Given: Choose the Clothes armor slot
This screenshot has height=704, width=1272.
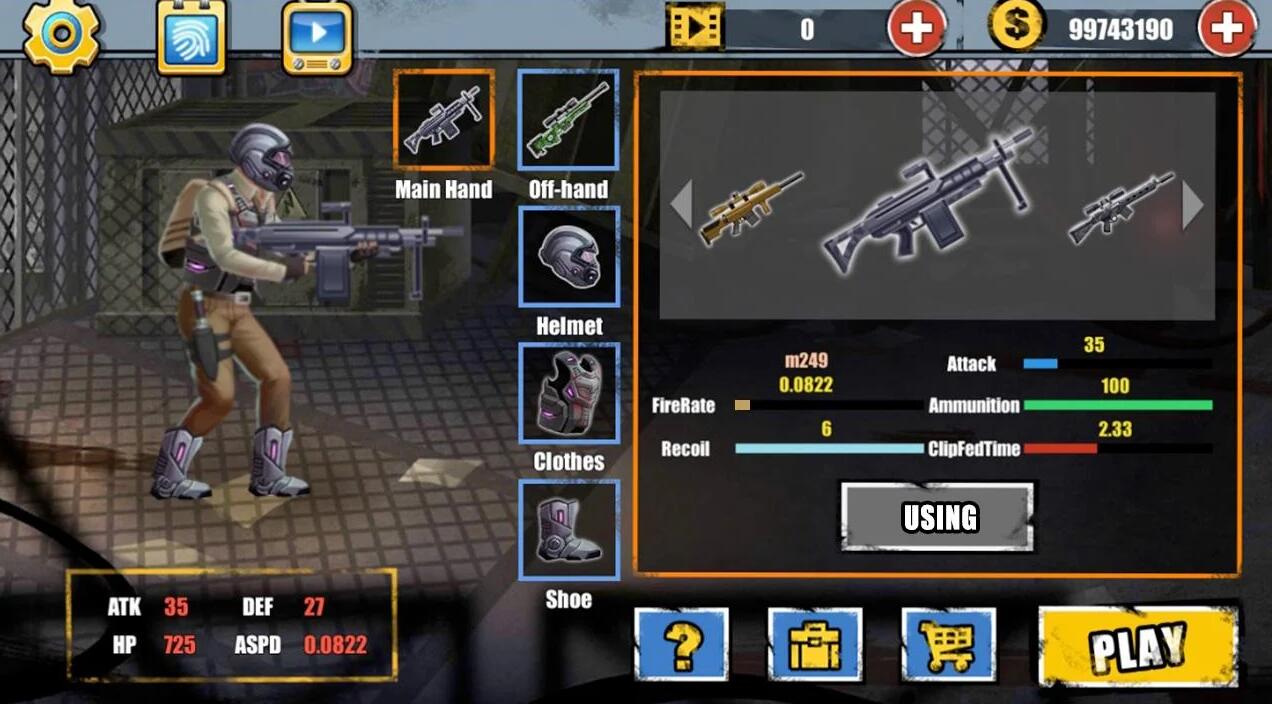Looking at the screenshot, I should coord(568,393).
